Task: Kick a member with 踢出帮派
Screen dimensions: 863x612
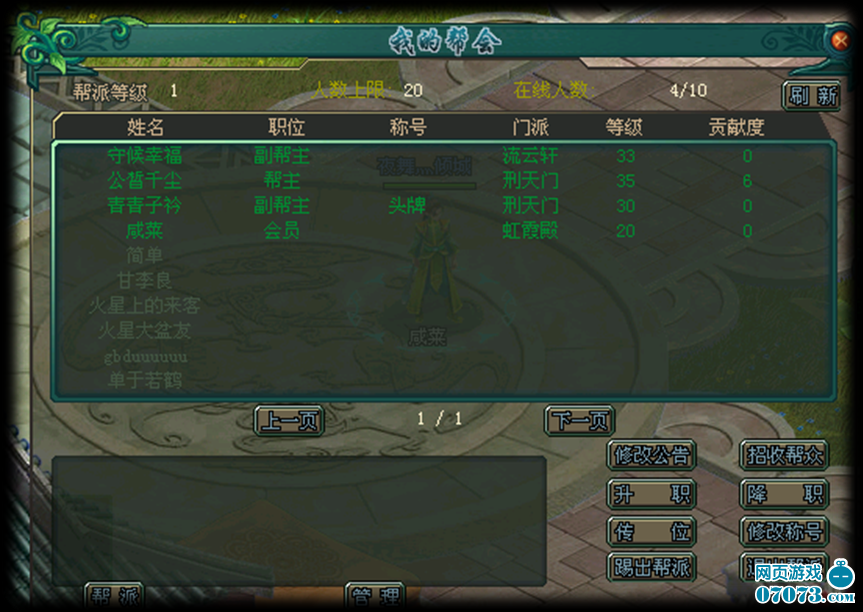Action: [651, 567]
